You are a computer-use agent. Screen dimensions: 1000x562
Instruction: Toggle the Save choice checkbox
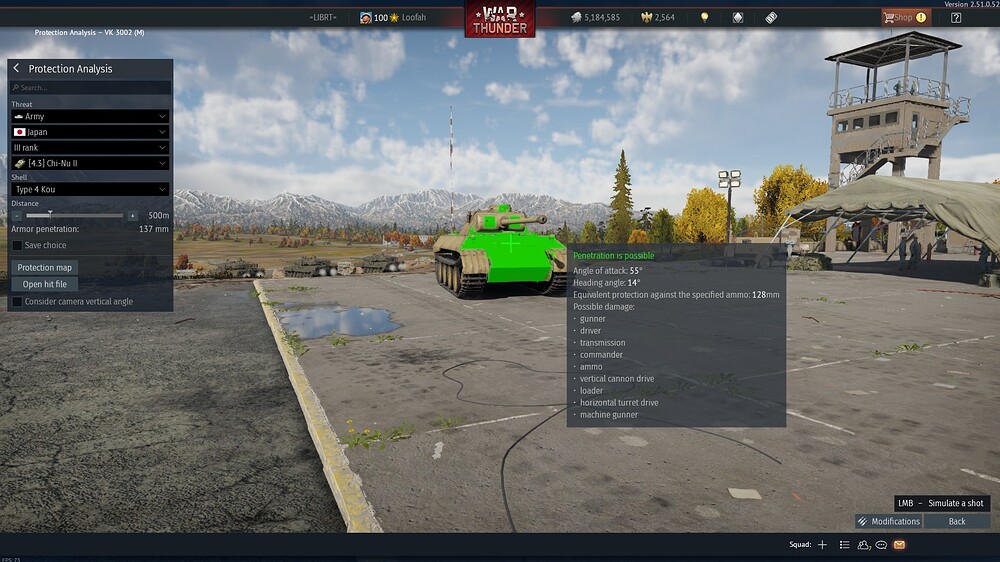(17, 245)
